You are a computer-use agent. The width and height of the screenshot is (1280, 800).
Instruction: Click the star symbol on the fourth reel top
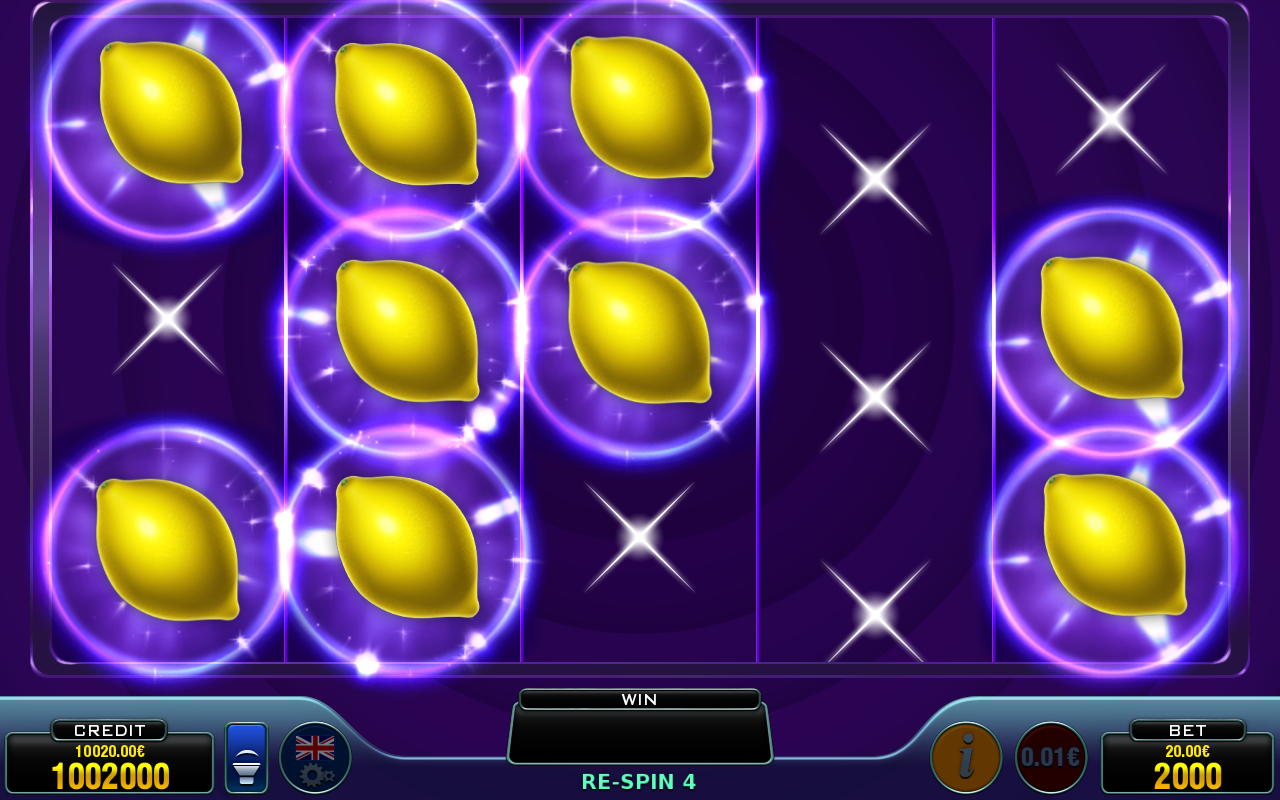pyautogui.click(x=876, y=180)
